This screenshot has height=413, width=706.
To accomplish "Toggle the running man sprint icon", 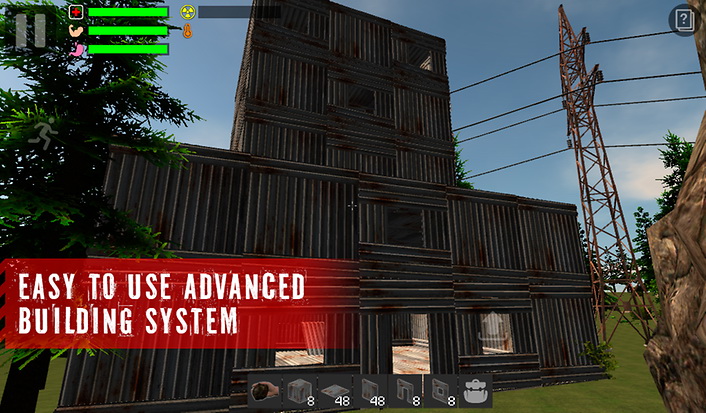I will [43, 133].
